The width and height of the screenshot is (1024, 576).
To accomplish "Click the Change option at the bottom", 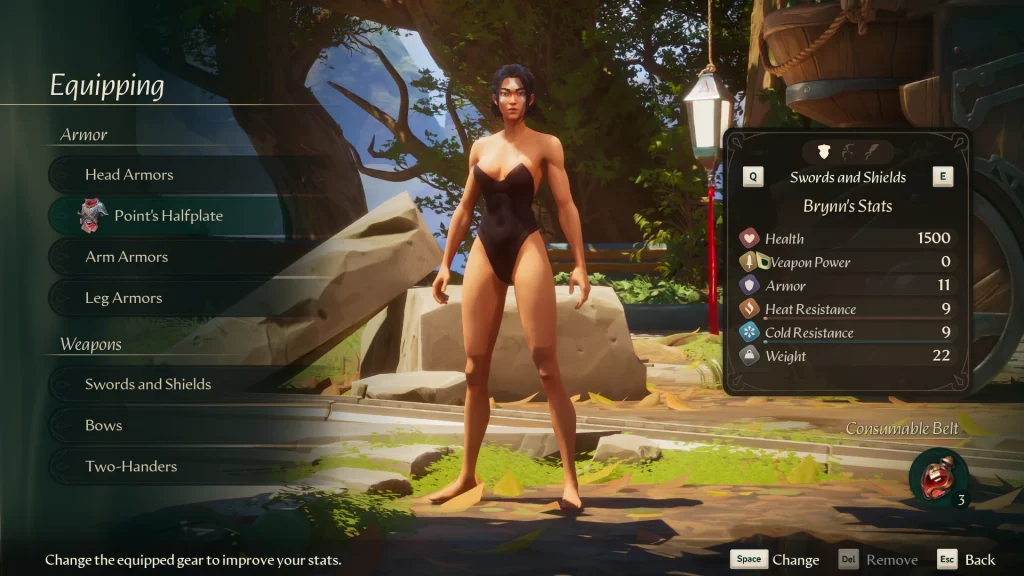I will (x=775, y=560).
